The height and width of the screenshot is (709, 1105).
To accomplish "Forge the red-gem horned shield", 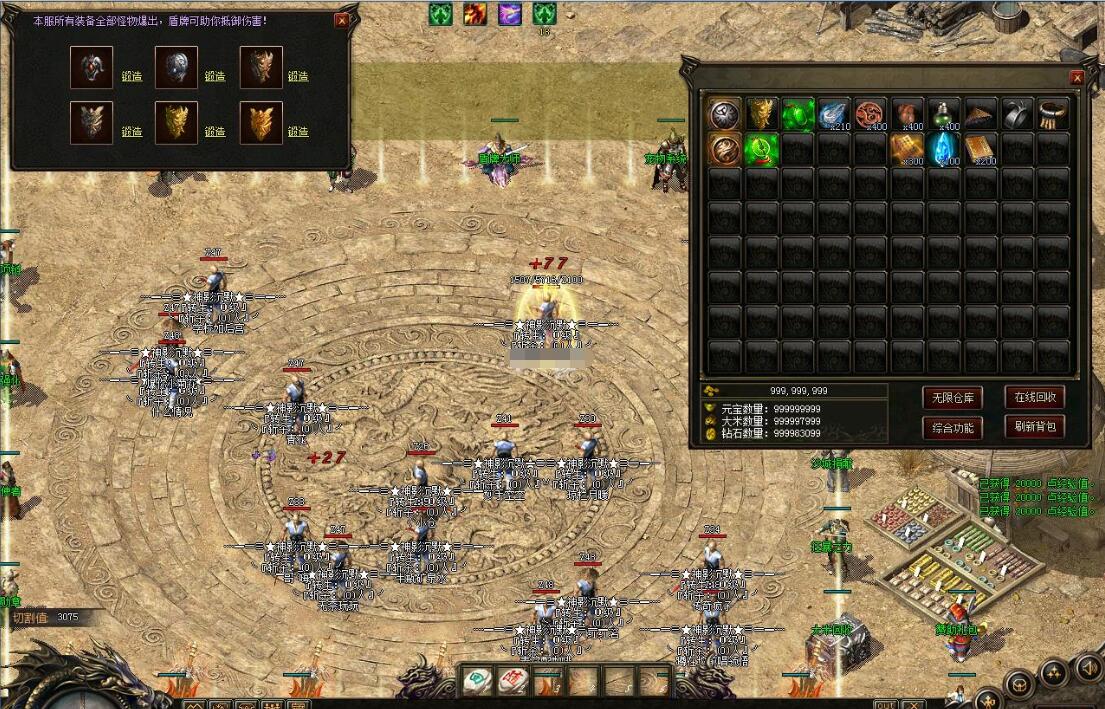I will [130, 76].
